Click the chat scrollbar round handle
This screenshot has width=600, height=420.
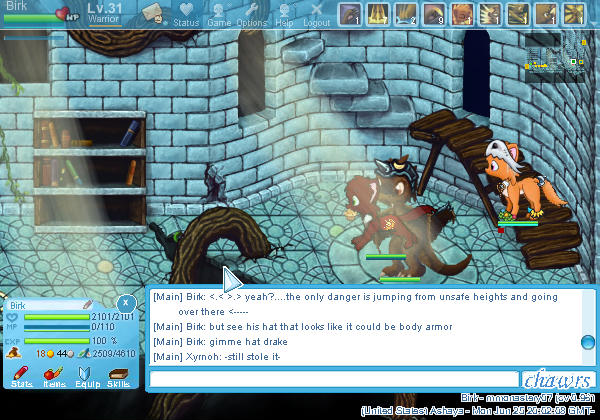[588, 343]
